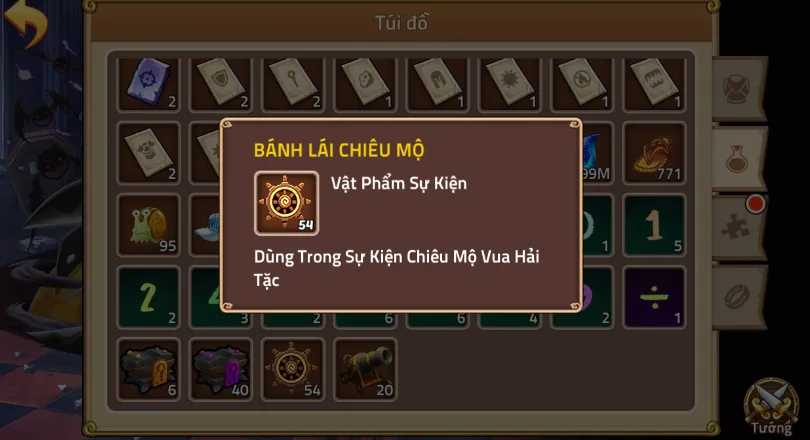Select the helmet scroll item
The width and height of the screenshot is (810, 440).
(x=438, y=83)
